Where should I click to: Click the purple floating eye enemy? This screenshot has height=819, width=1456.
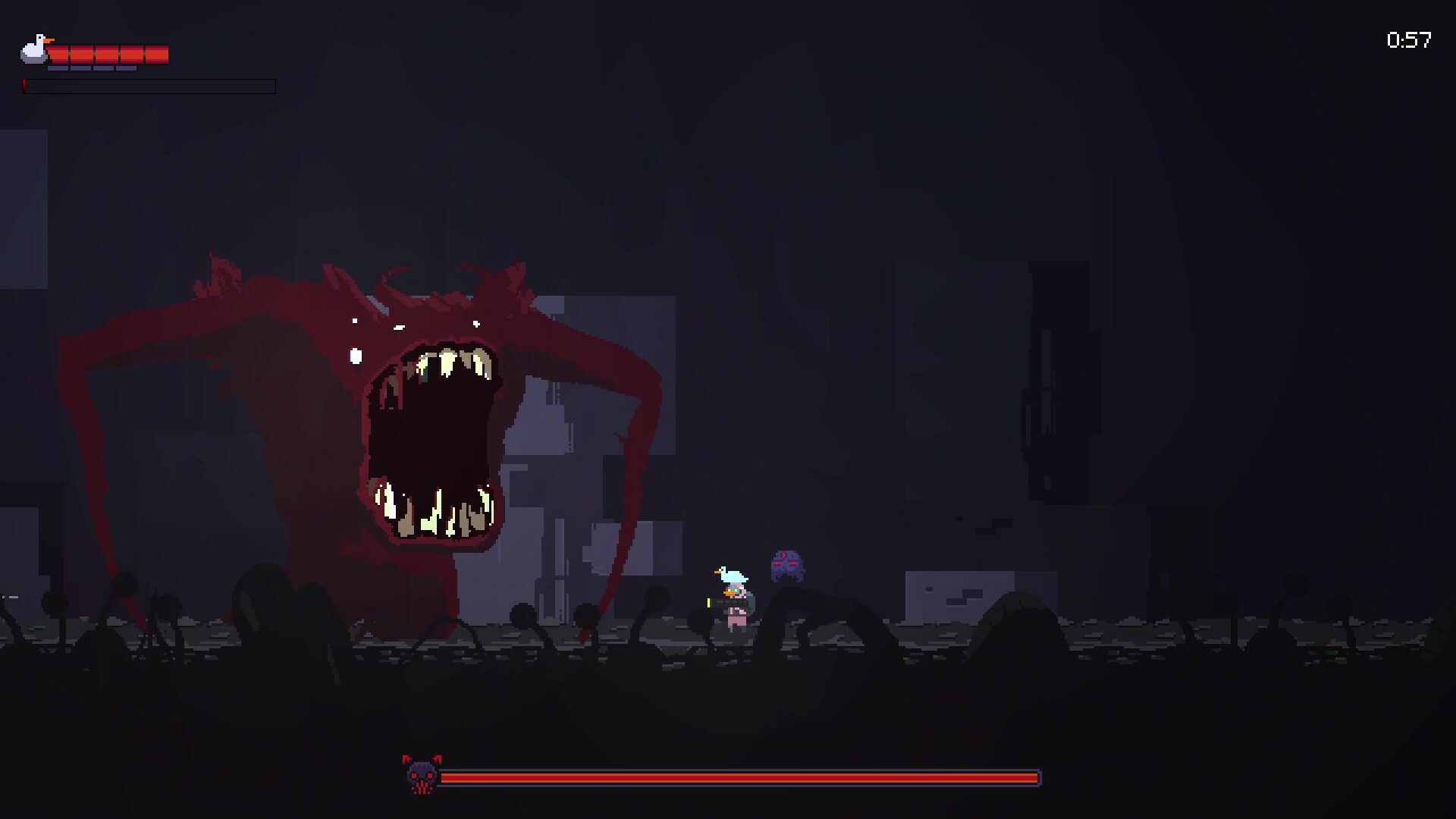(x=786, y=565)
